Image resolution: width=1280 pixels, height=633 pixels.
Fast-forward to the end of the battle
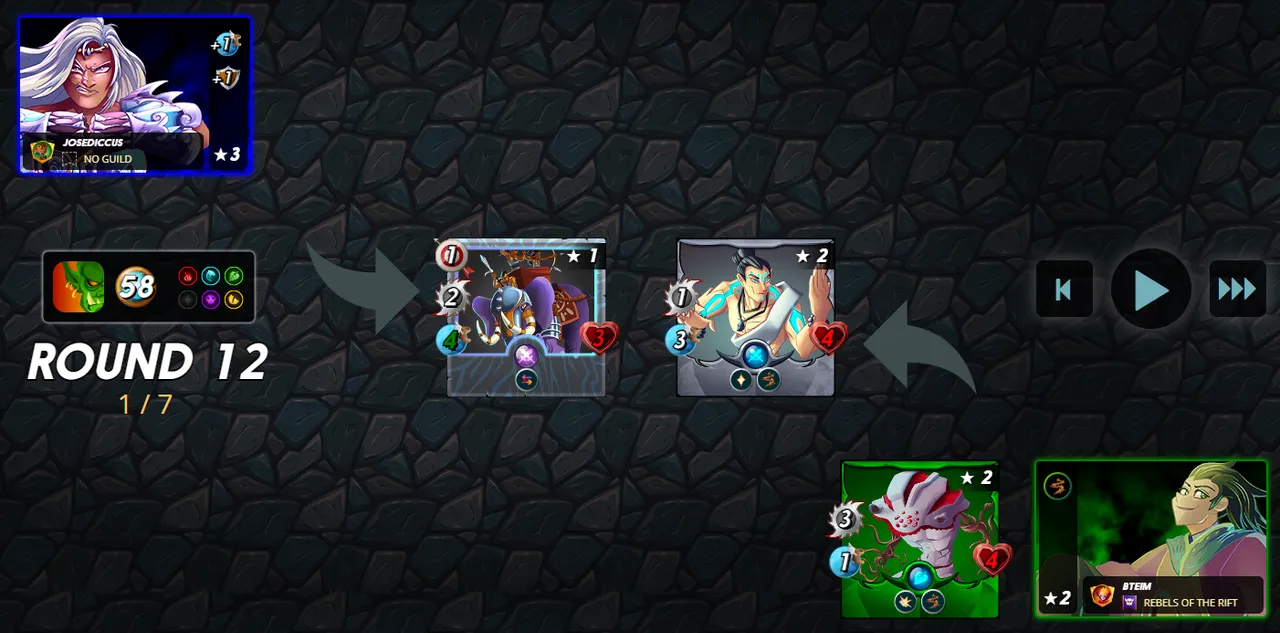point(1237,289)
